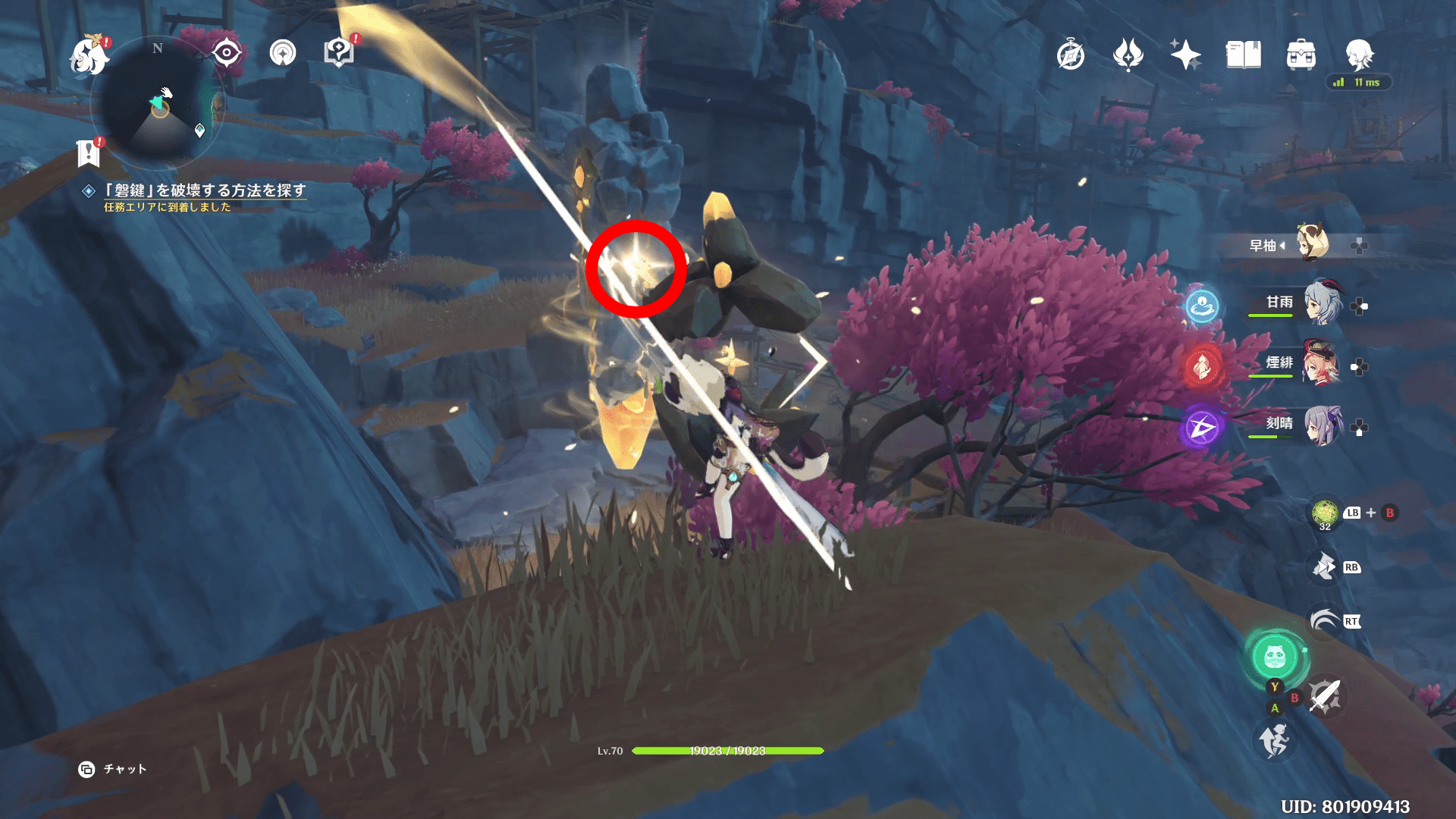Switch to party member 刻晴

click(1322, 425)
